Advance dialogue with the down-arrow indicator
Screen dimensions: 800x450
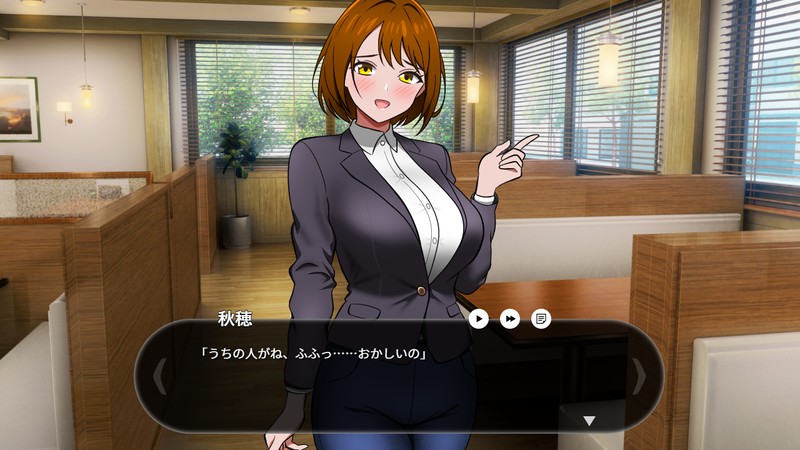coord(589,421)
